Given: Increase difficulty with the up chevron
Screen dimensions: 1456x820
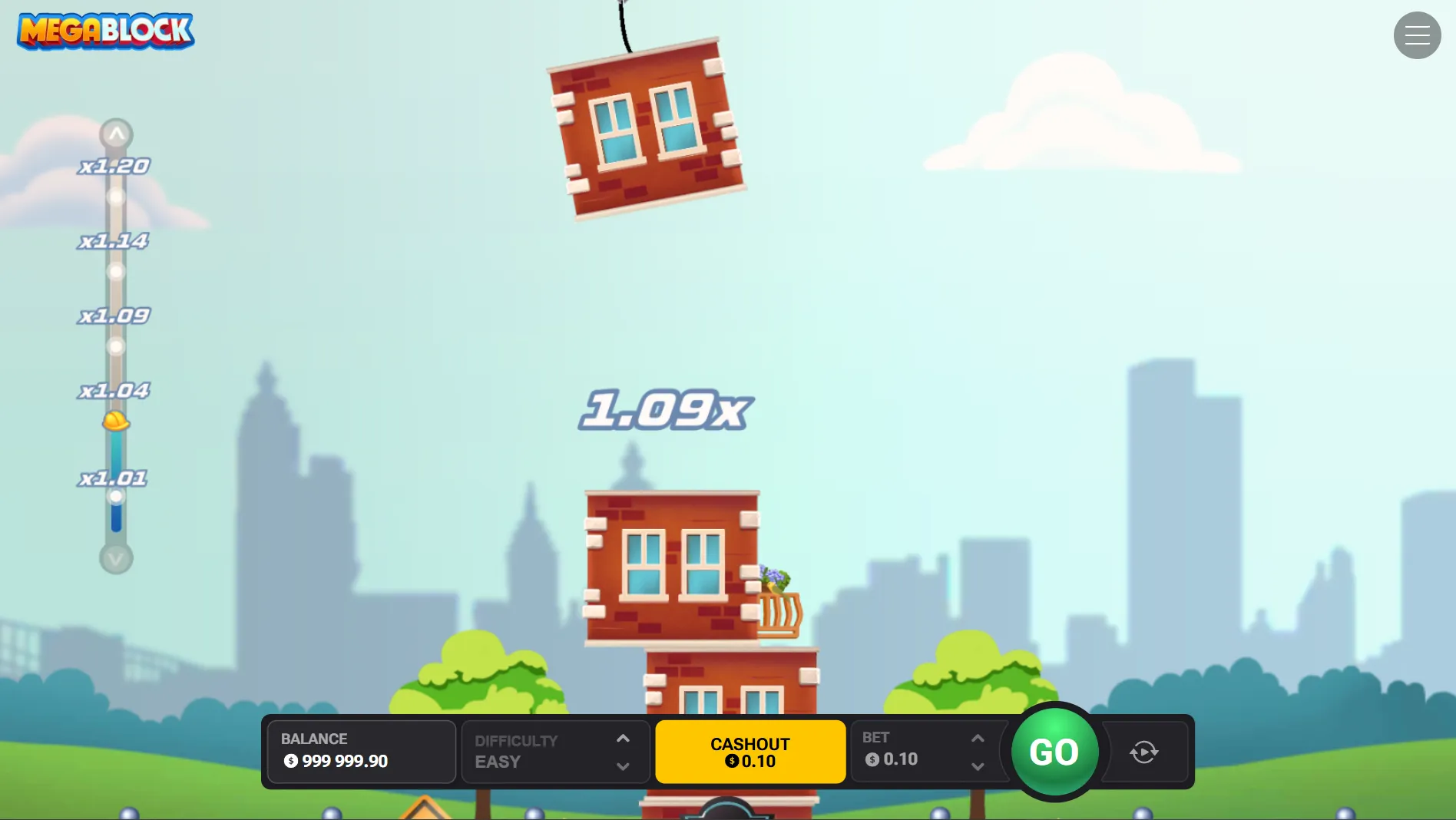Looking at the screenshot, I should pyautogui.click(x=623, y=739).
